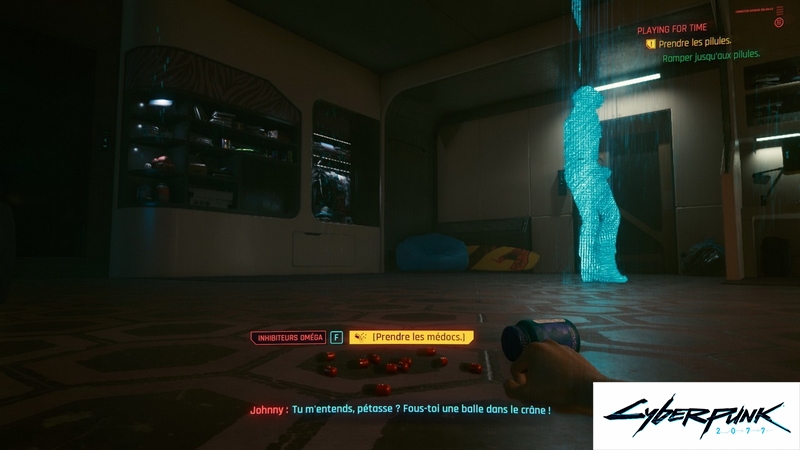Click the yellow objective marker icon
Viewport: 800px width, 450px height.
pos(650,43)
